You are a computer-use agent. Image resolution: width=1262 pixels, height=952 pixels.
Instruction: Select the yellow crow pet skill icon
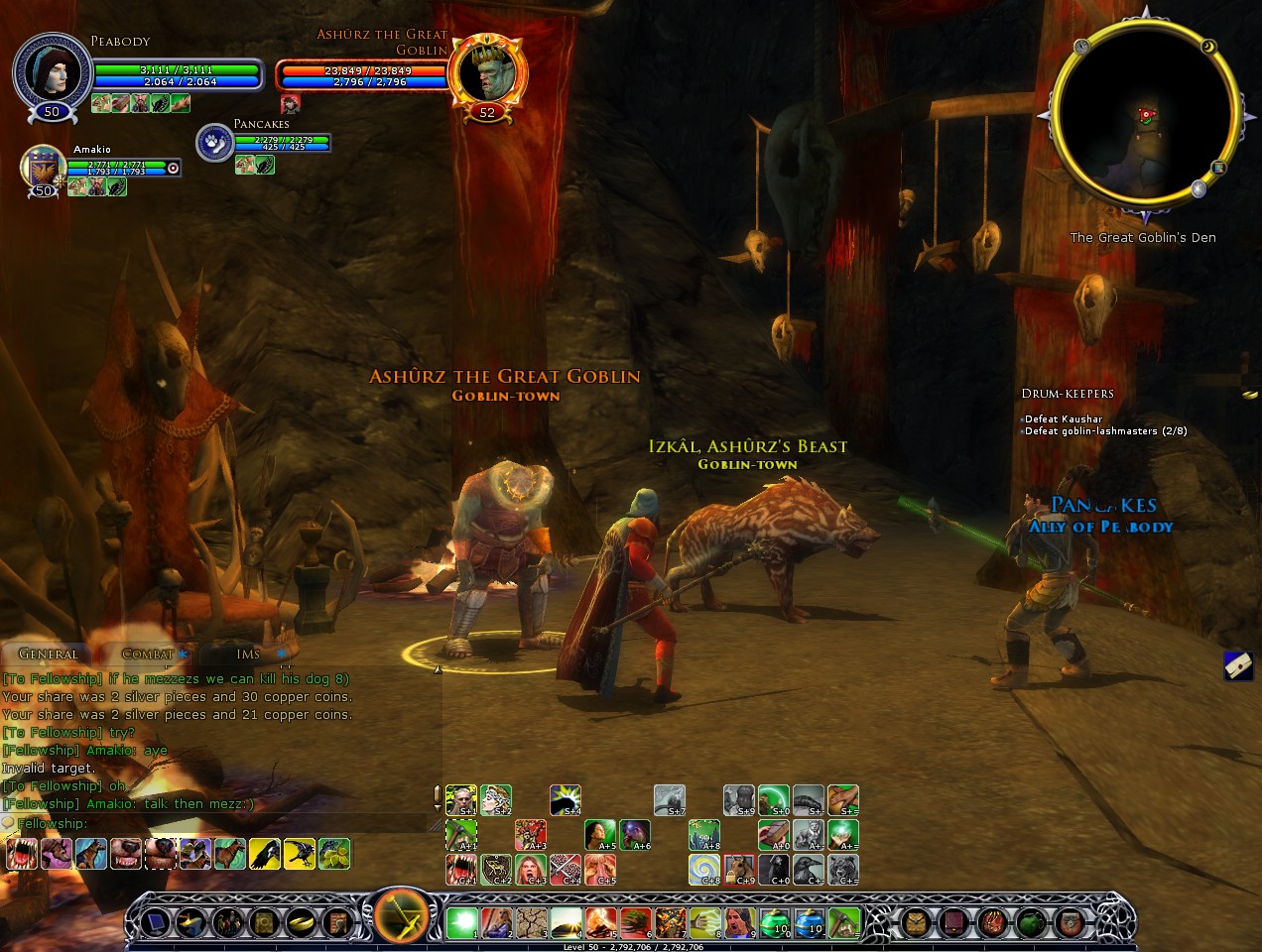(264, 854)
